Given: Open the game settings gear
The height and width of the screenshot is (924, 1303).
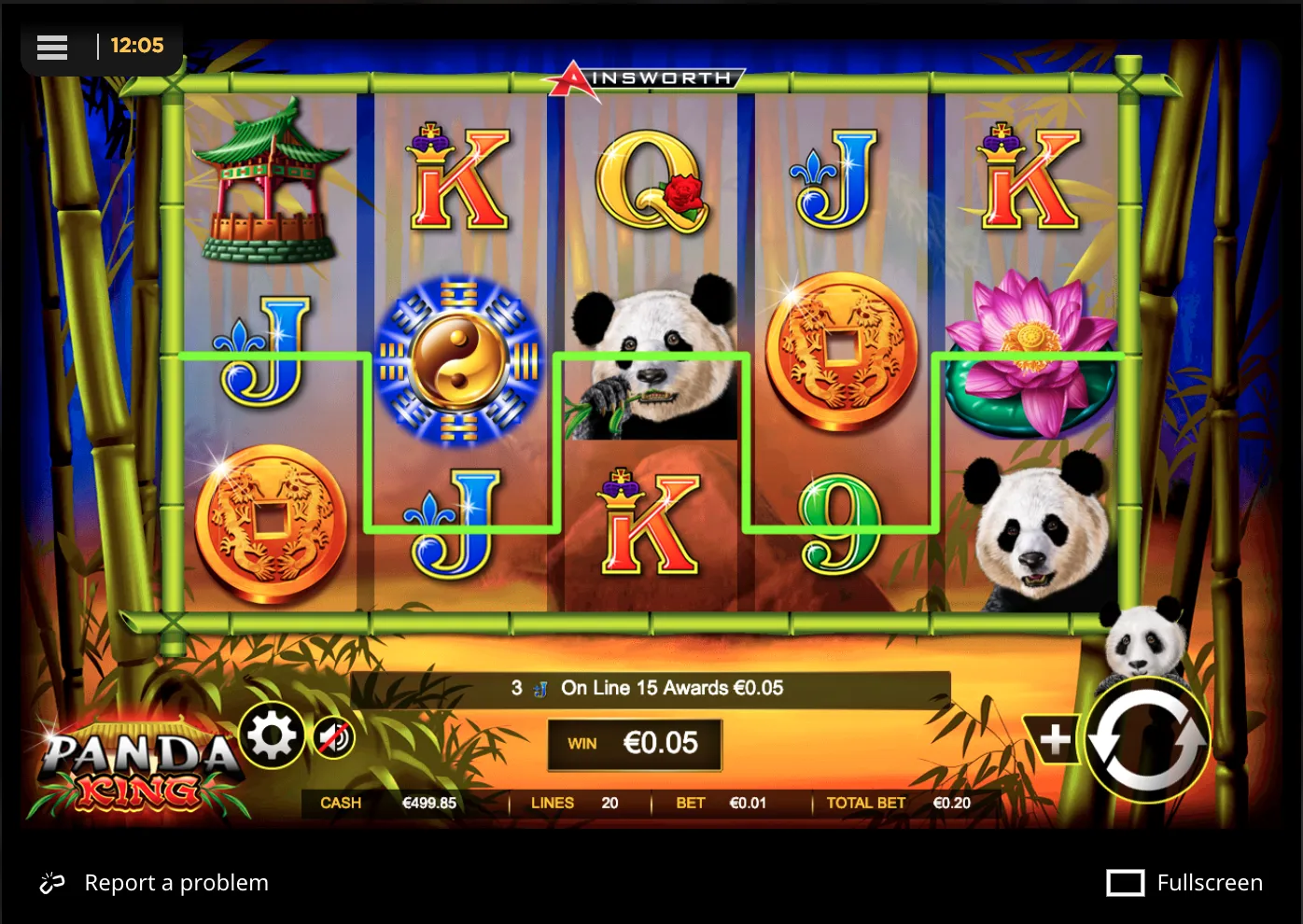Looking at the screenshot, I should pyautogui.click(x=272, y=736).
